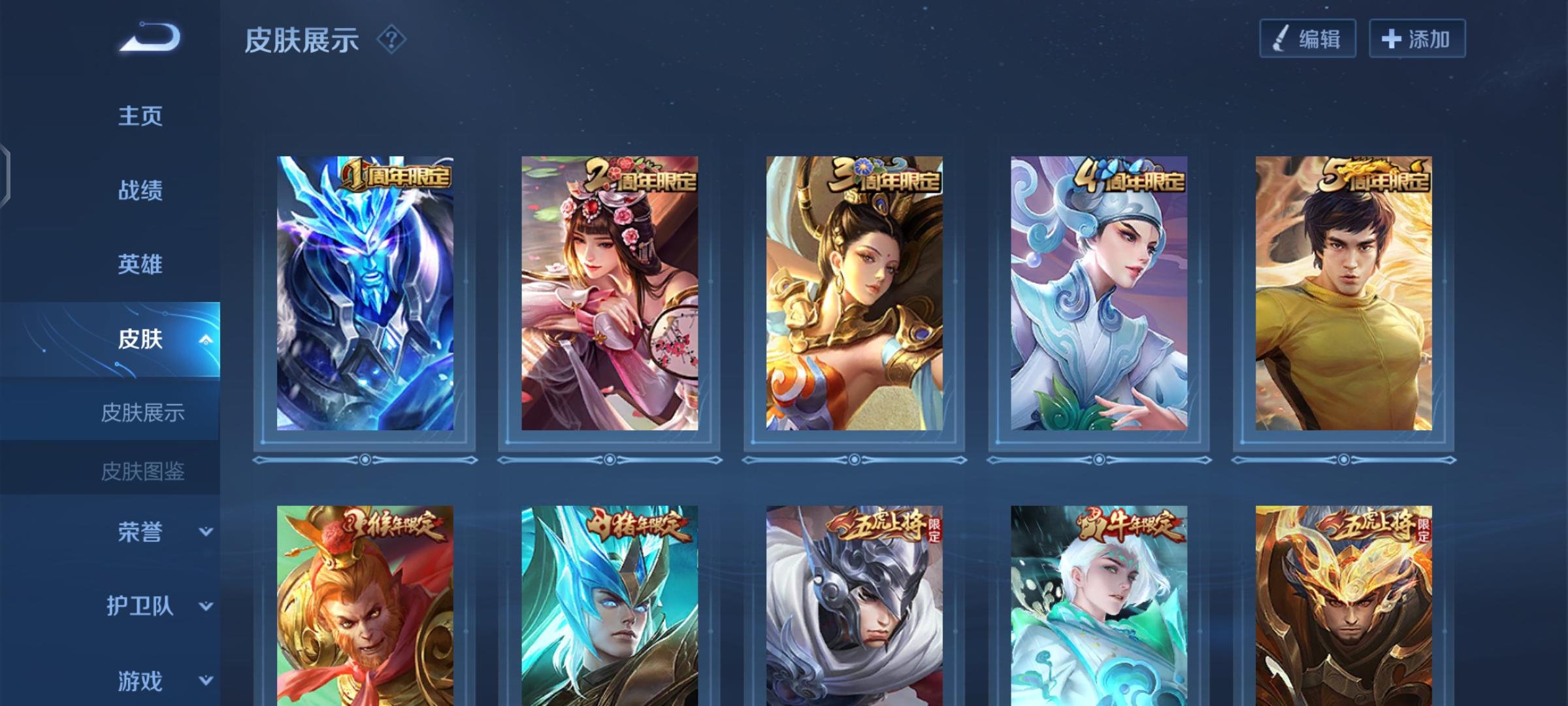Collapse the 皮肤 section chevron
This screenshot has height=706, width=1568.
coord(206,339)
